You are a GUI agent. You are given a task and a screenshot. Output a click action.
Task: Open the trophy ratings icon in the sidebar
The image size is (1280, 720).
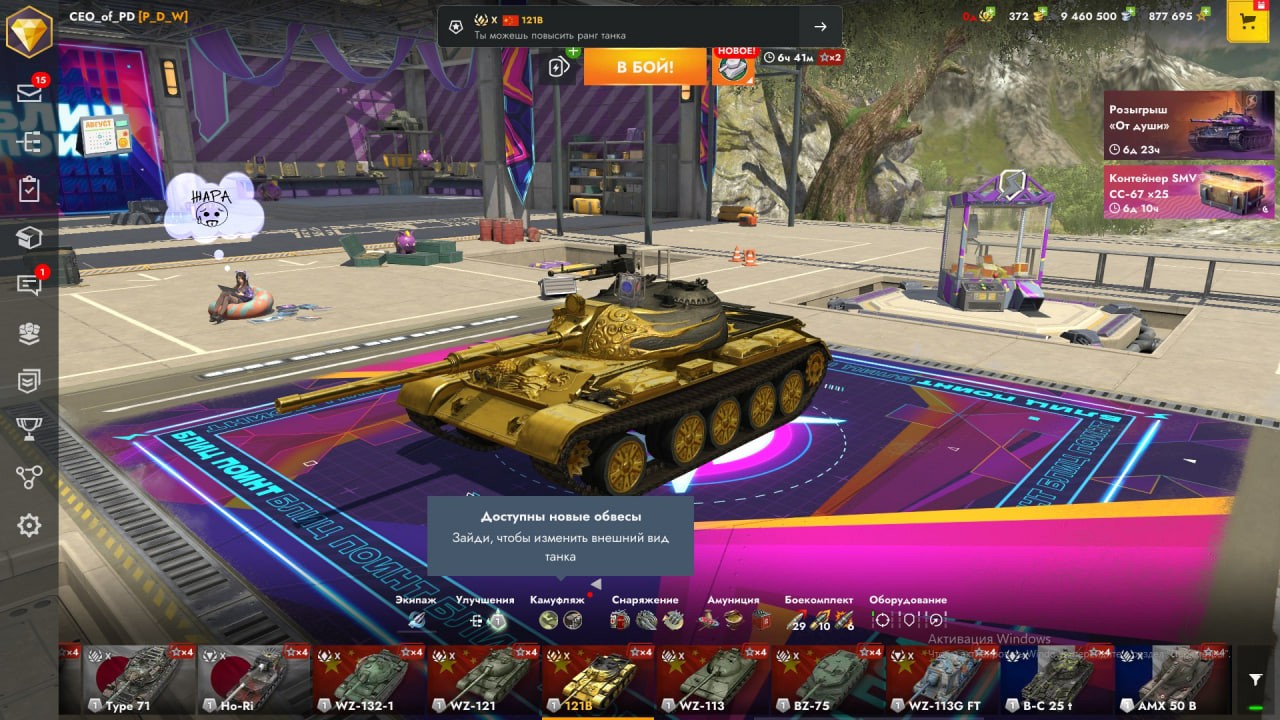point(29,429)
